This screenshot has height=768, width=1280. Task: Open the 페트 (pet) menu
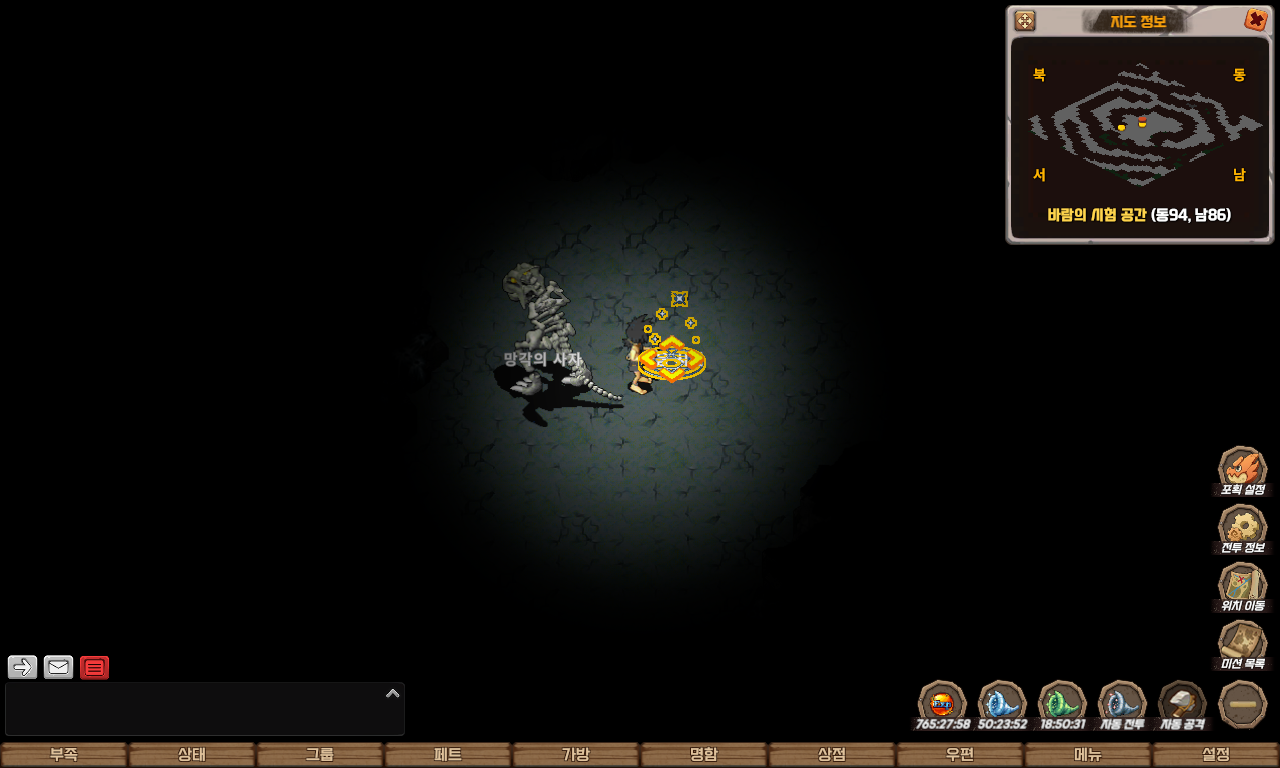pyautogui.click(x=448, y=755)
